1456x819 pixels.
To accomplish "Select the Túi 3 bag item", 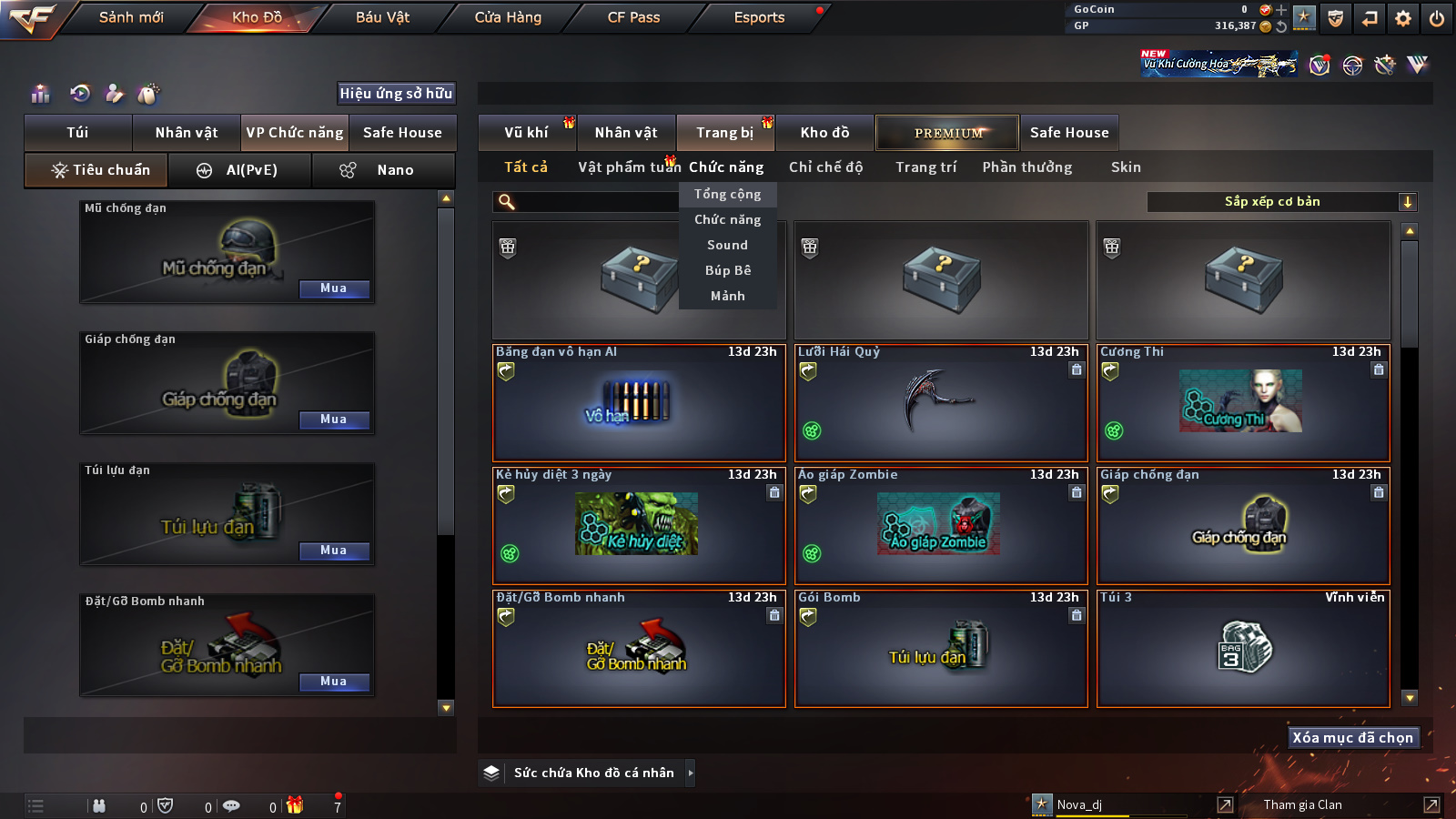I will [1243, 648].
